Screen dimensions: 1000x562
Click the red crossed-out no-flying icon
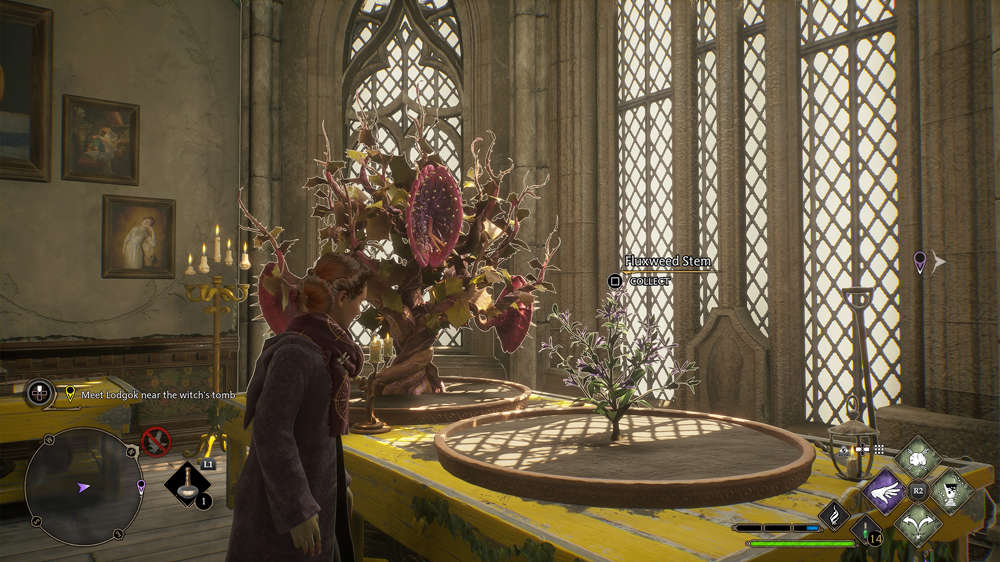pyautogui.click(x=155, y=441)
